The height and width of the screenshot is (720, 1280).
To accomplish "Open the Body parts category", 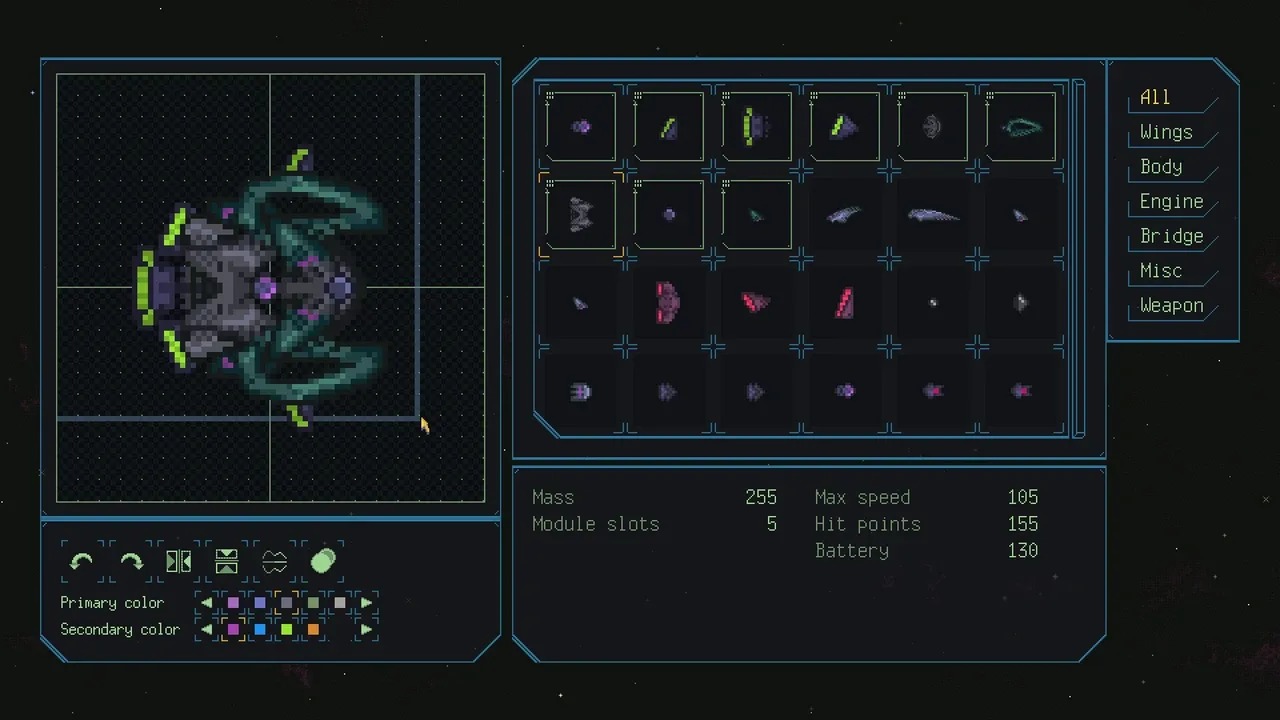I will coord(1161,167).
